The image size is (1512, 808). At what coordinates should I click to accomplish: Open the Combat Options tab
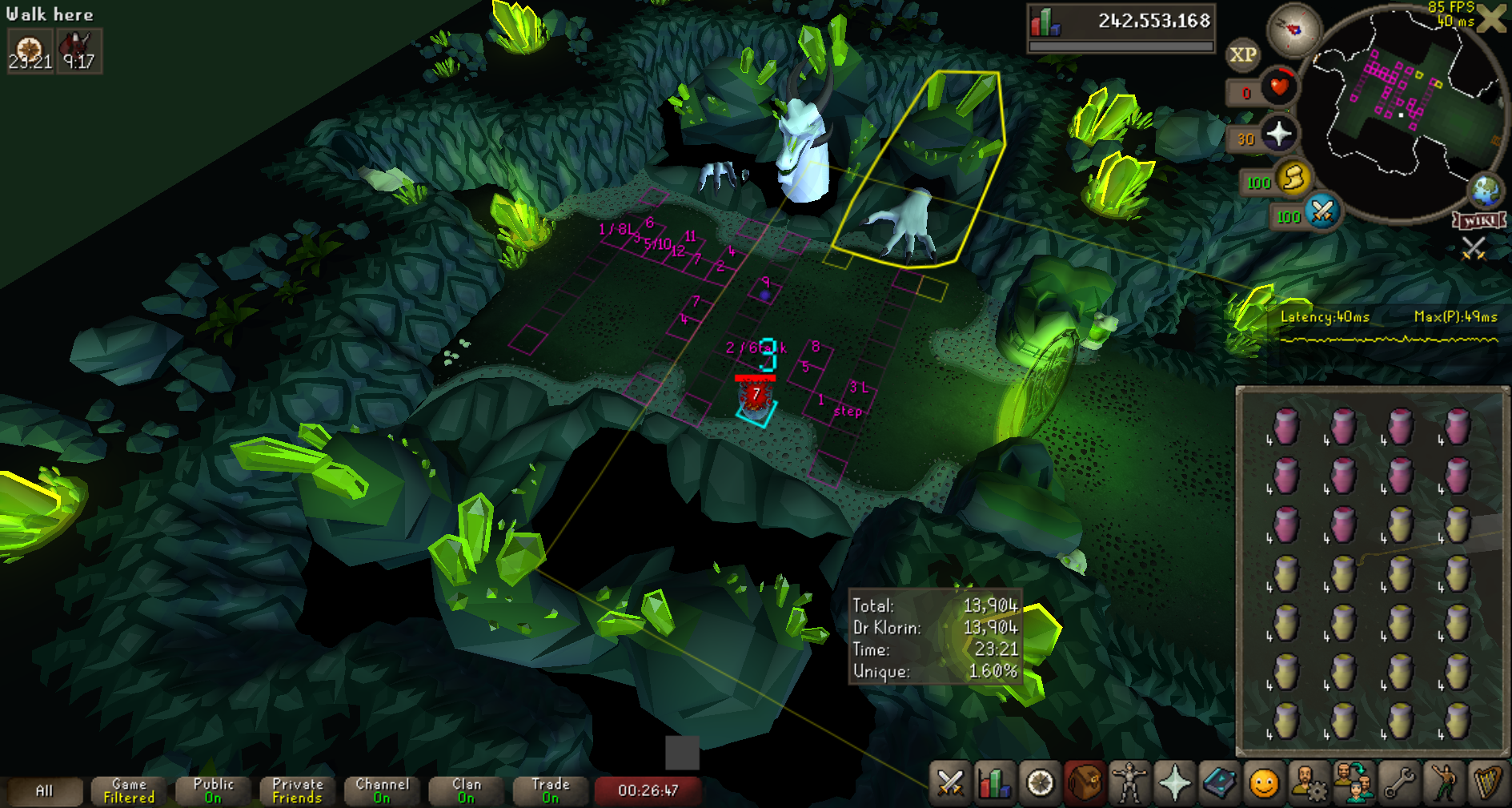click(x=950, y=783)
